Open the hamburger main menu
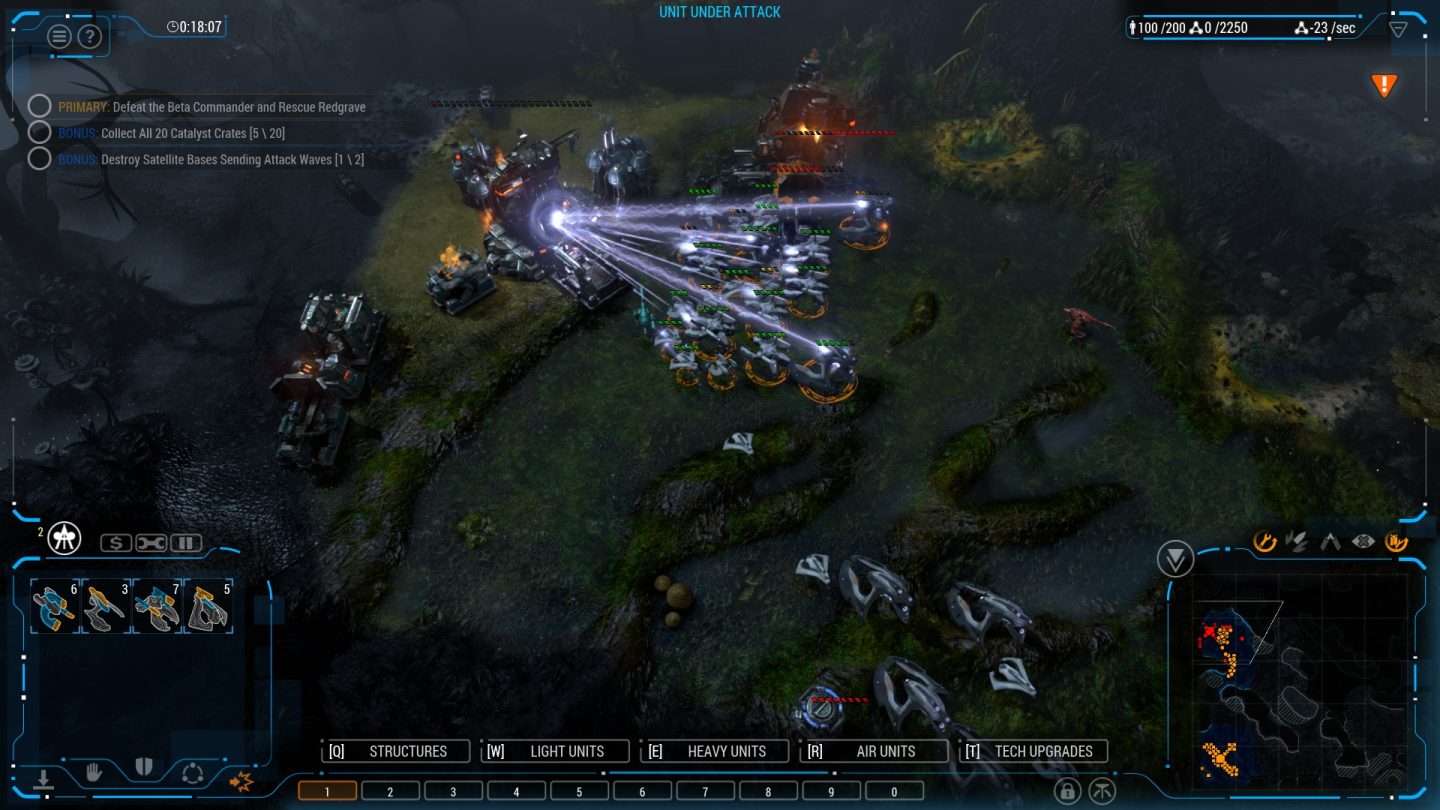Image resolution: width=1440 pixels, height=810 pixels. (x=58, y=36)
